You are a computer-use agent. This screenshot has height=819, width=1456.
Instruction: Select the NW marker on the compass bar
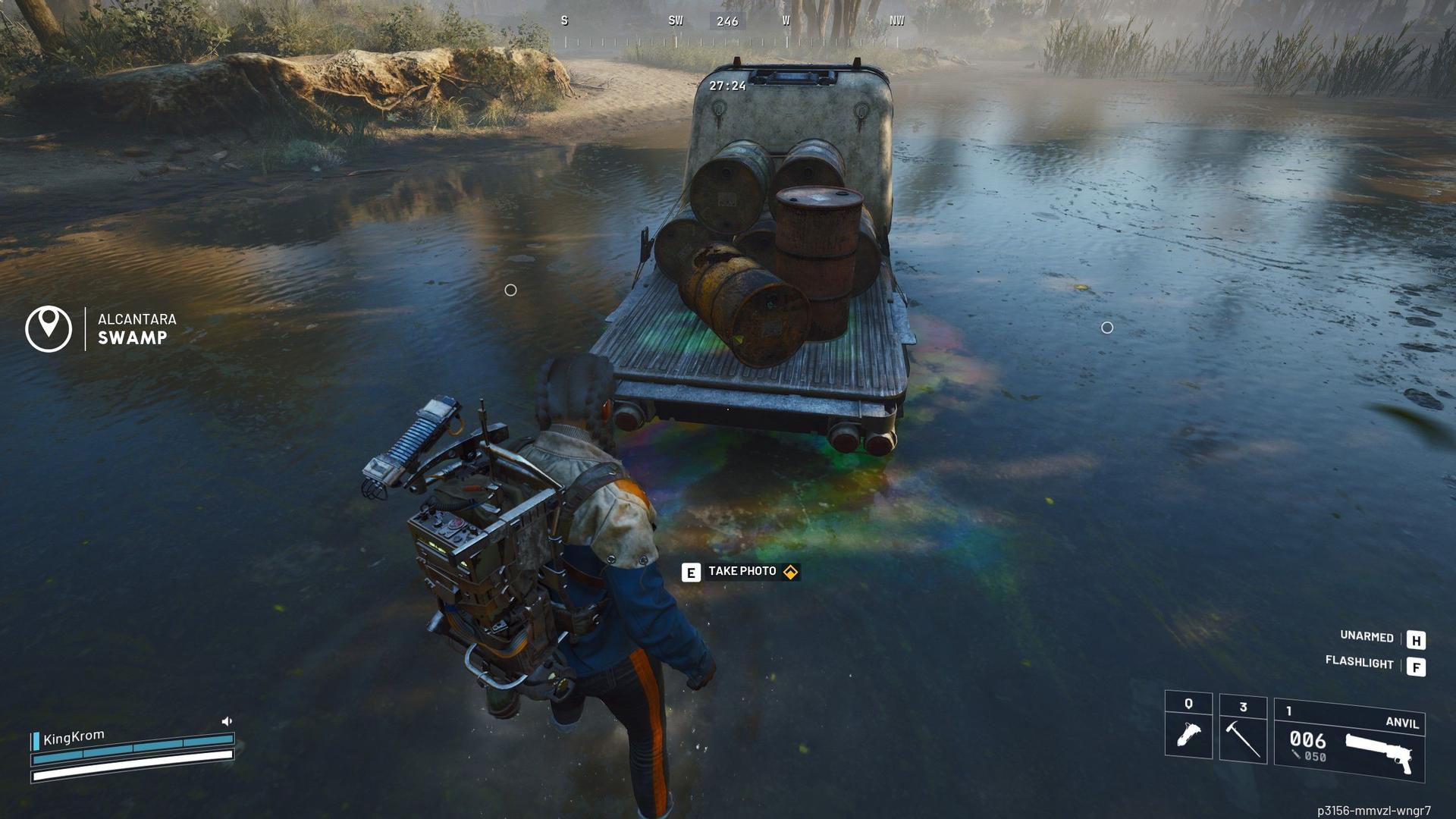[x=896, y=21]
